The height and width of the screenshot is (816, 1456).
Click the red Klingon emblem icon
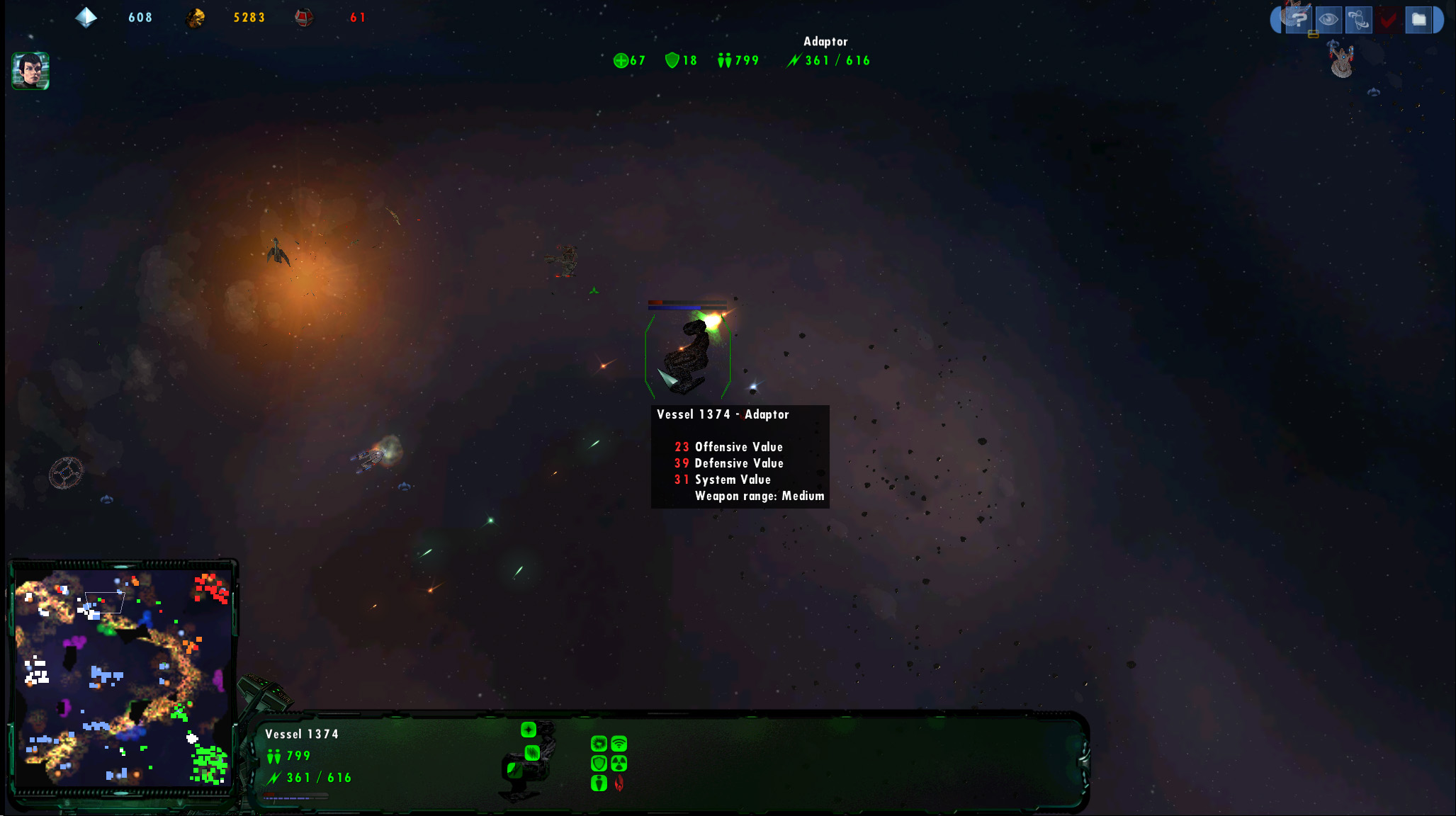tap(619, 783)
